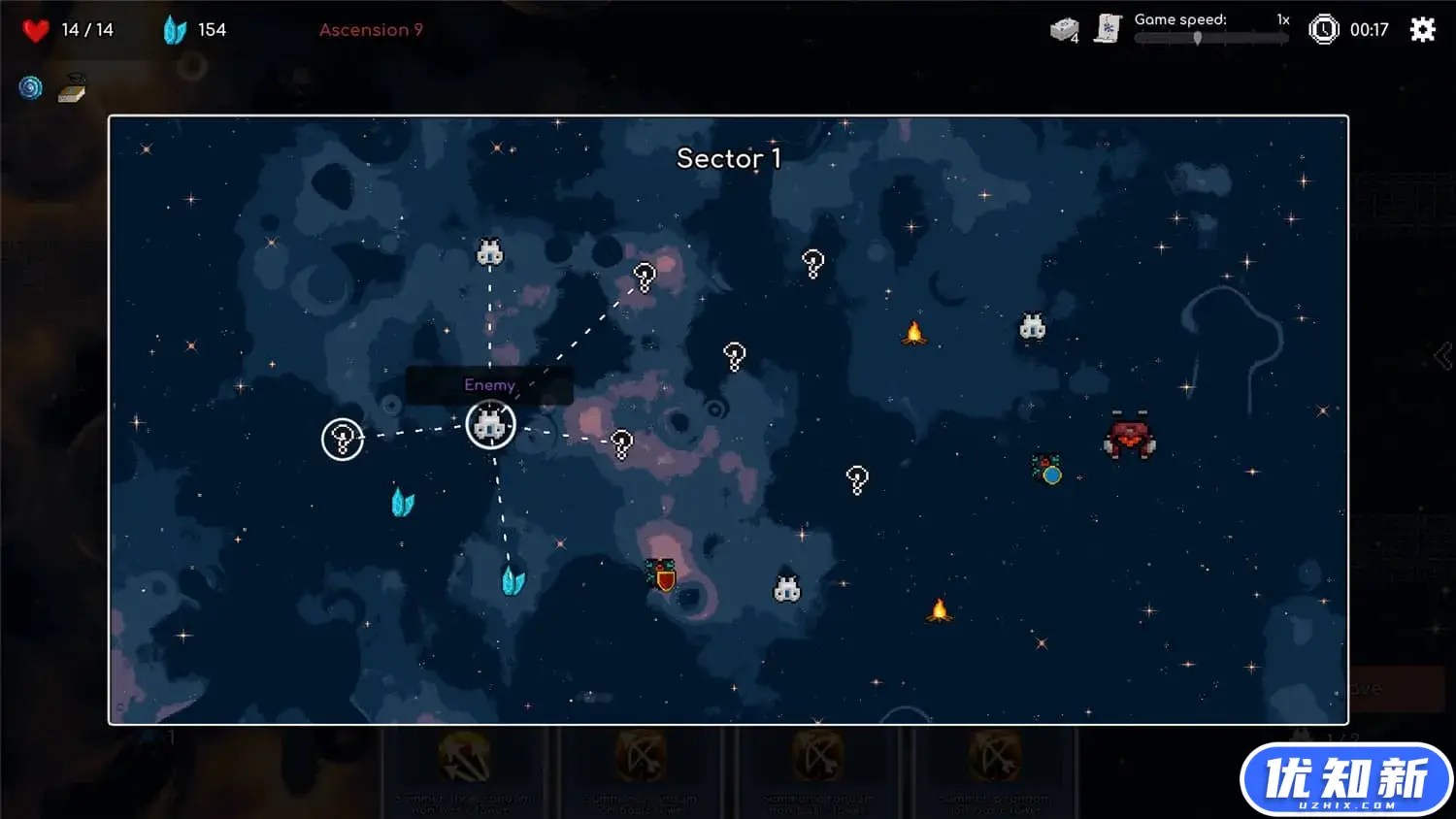Click the dice stack icon showing 4
The height and width of the screenshot is (819, 1456).
coord(1065,29)
